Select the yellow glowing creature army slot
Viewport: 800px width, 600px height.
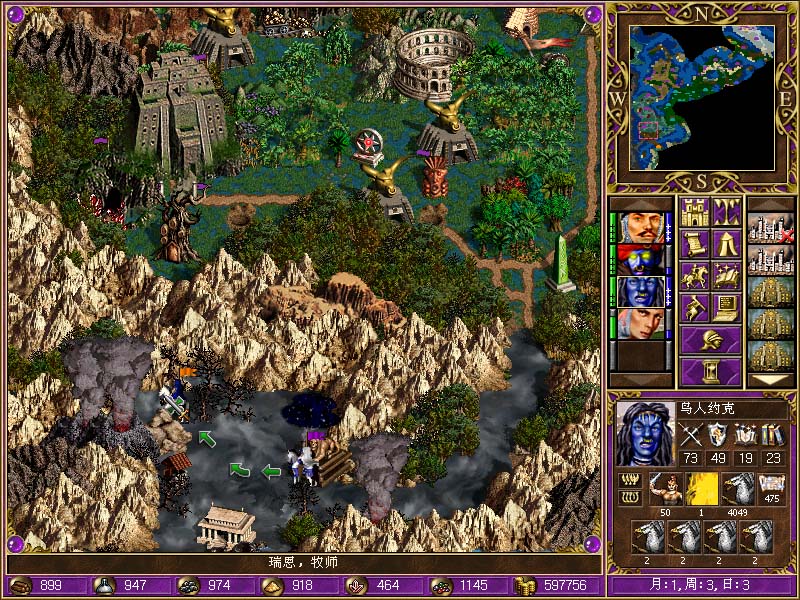coord(700,489)
